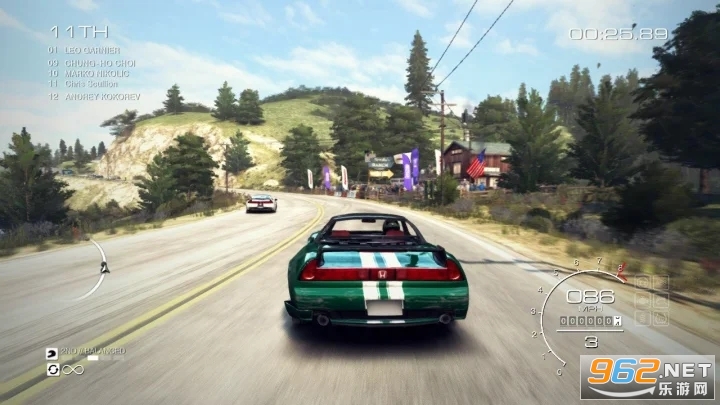This screenshot has width=720, height=405.
Task: Tap the helmet teammate strategy icon
Action: 52,353
